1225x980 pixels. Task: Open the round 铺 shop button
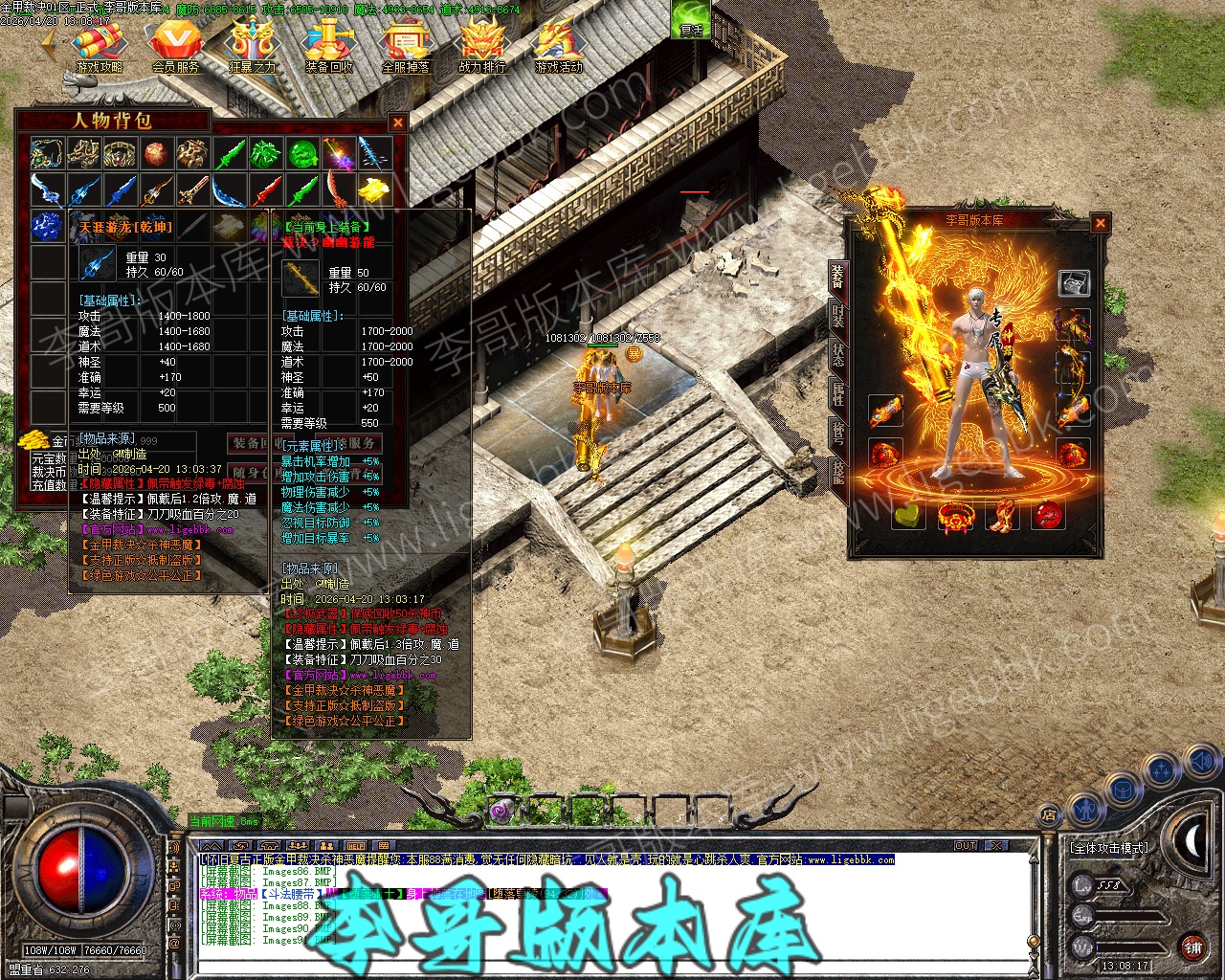(x=1192, y=947)
